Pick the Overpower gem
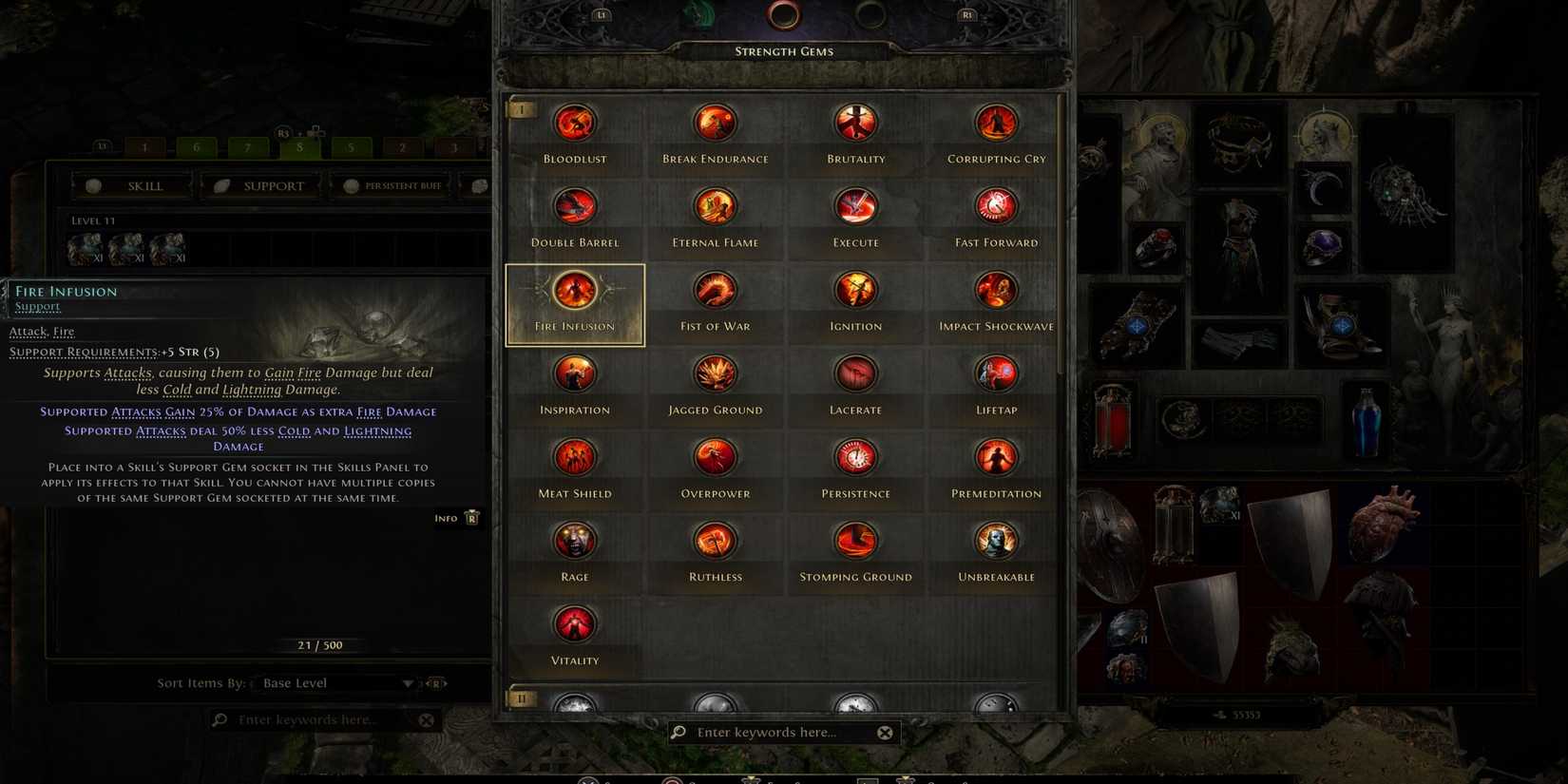This screenshot has height=784, width=1568. [715, 456]
